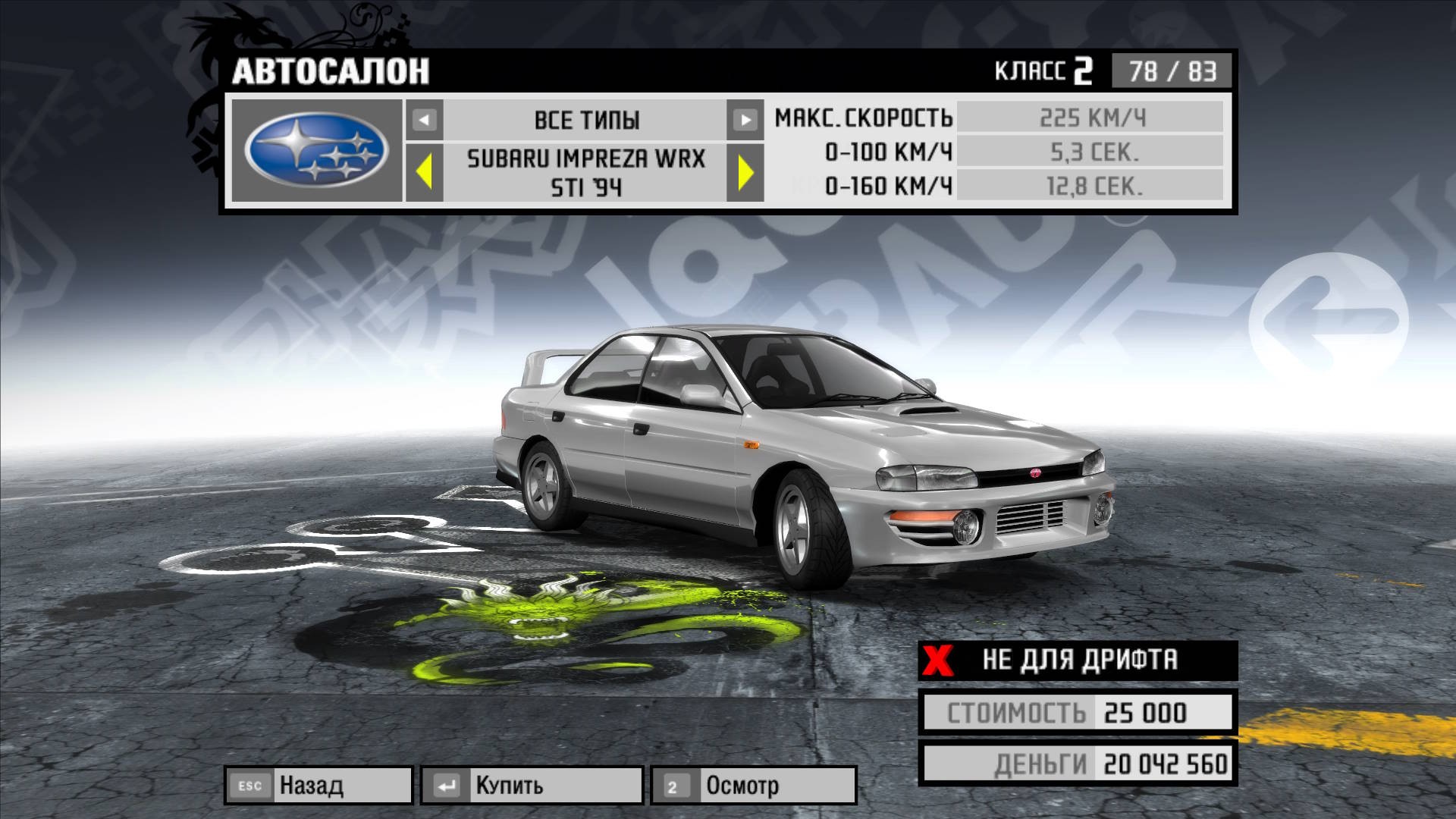
Task: Select previous car with yellow left arrow
Action: pos(425,172)
